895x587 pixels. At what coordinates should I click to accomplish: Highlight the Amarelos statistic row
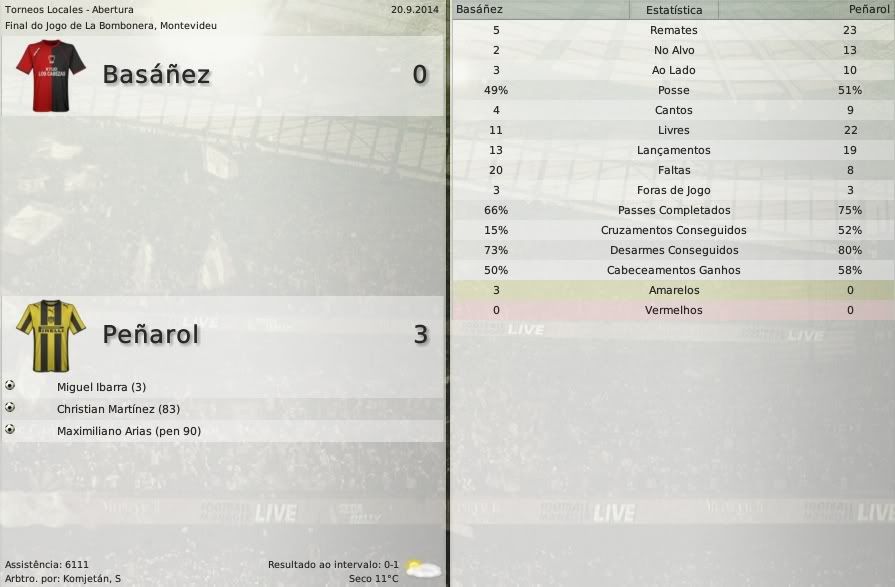(673, 290)
